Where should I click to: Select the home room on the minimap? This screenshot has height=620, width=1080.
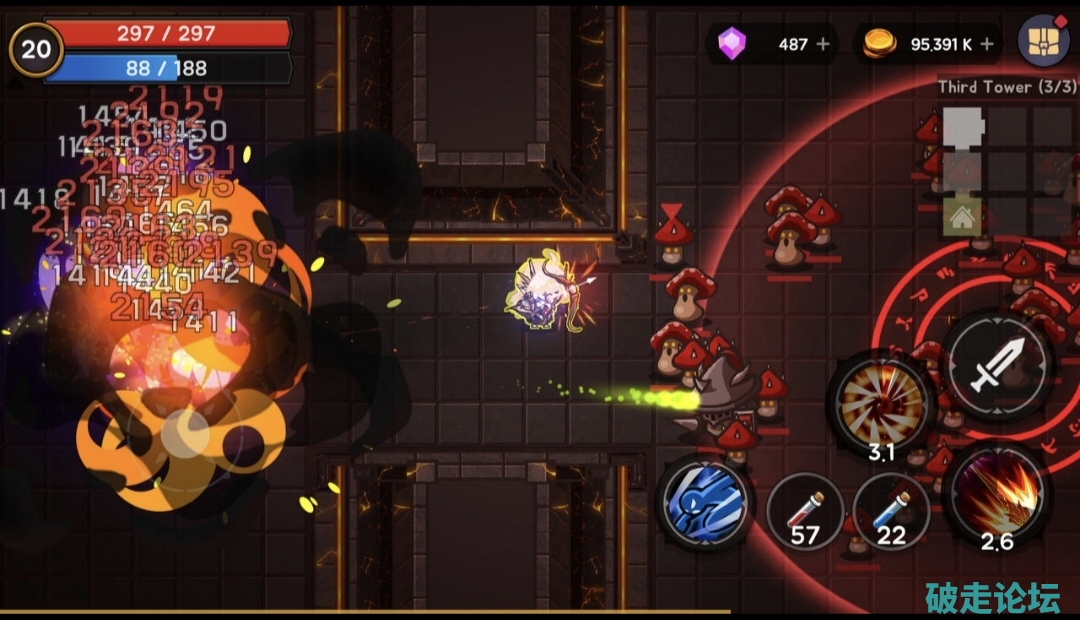coord(962,218)
